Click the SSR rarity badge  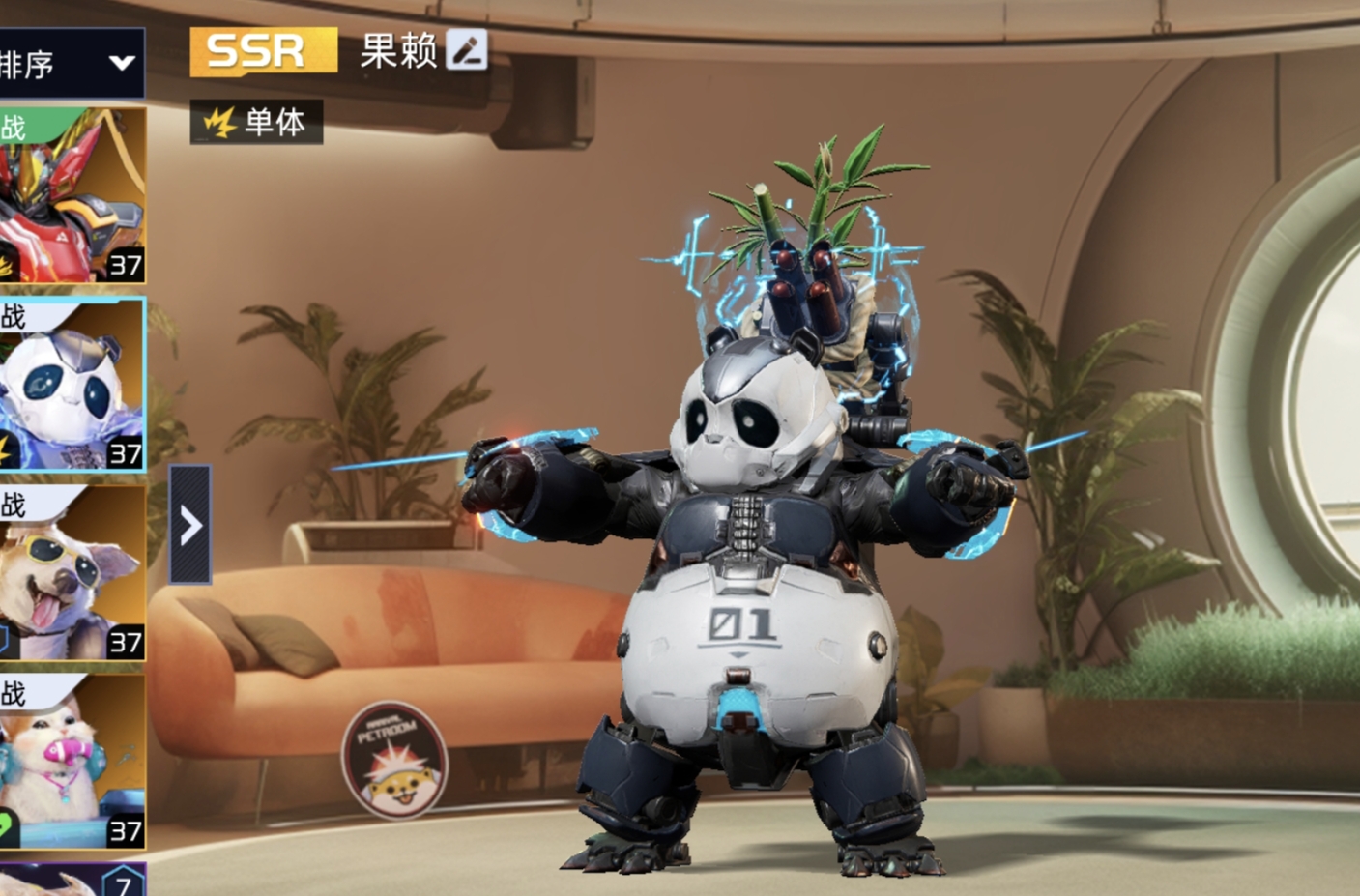[263, 51]
